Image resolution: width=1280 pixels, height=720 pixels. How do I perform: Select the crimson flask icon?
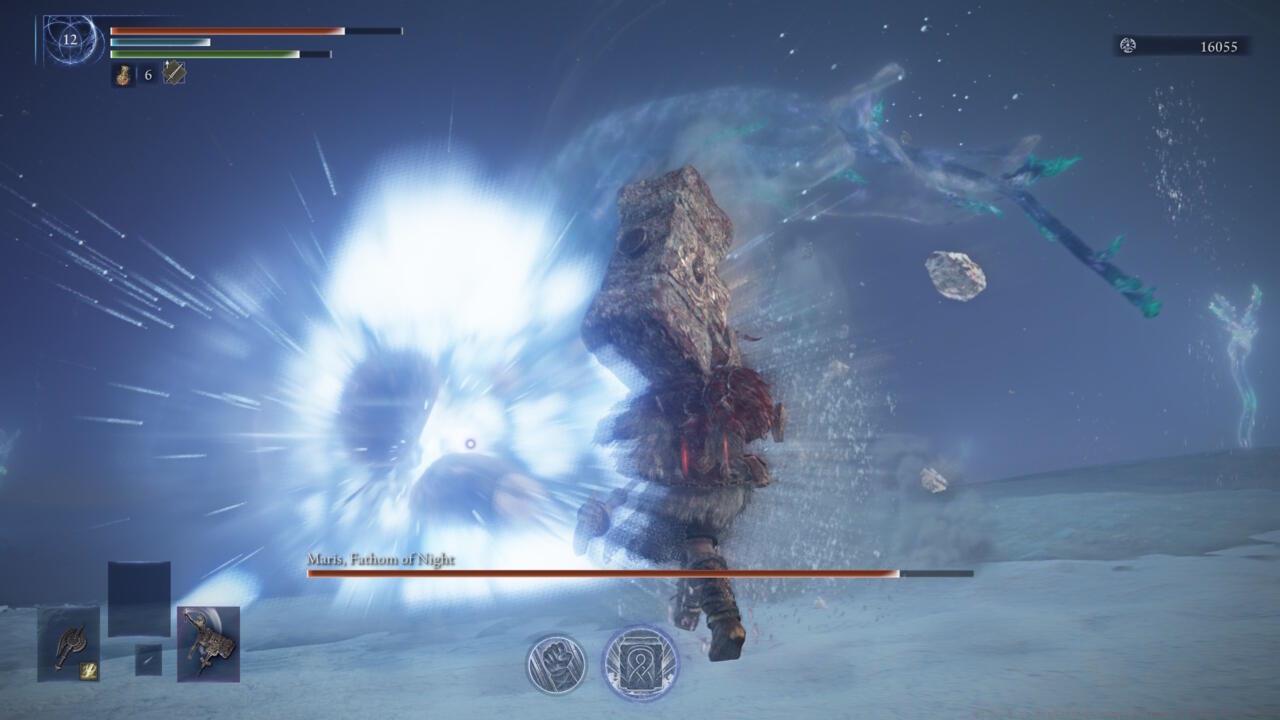click(x=123, y=74)
